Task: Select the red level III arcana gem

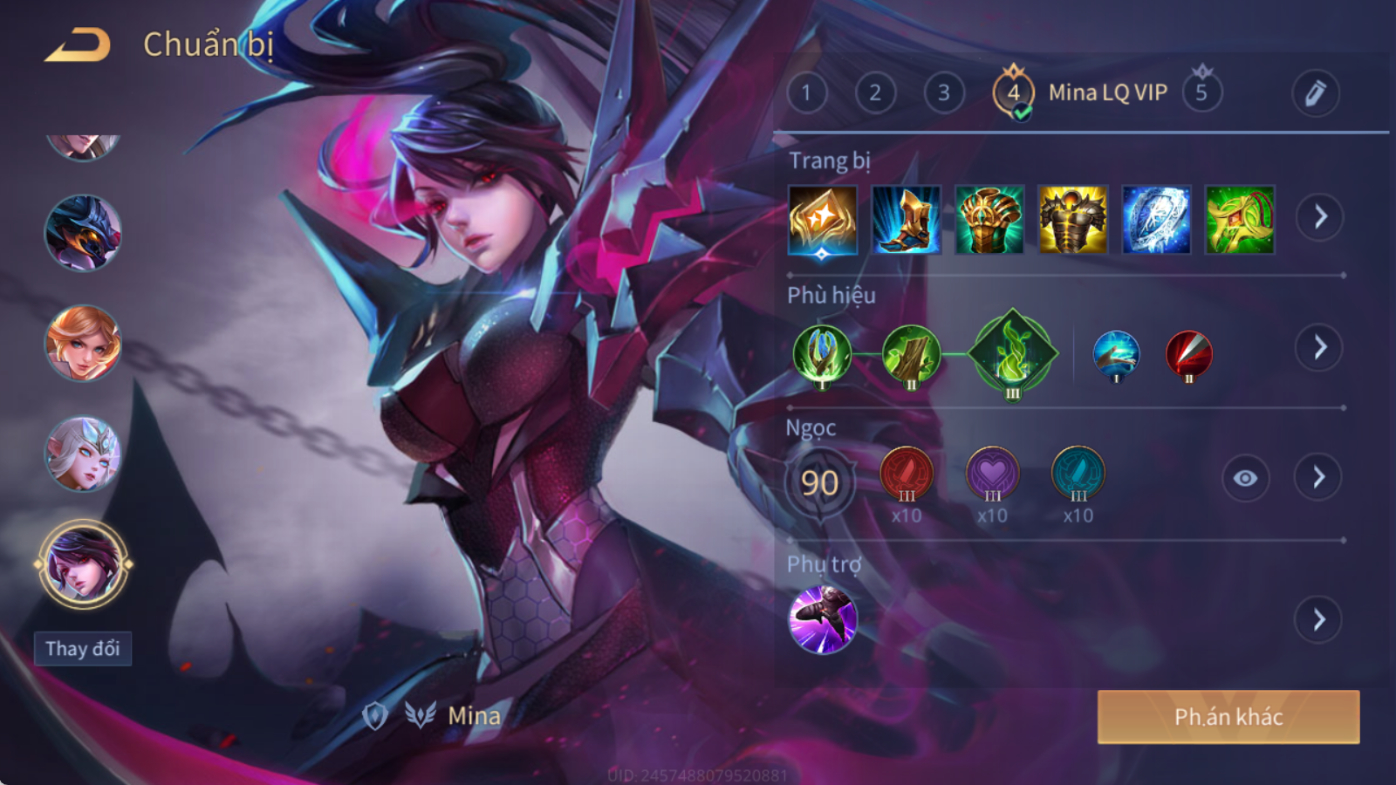Action: tap(906, 474)
